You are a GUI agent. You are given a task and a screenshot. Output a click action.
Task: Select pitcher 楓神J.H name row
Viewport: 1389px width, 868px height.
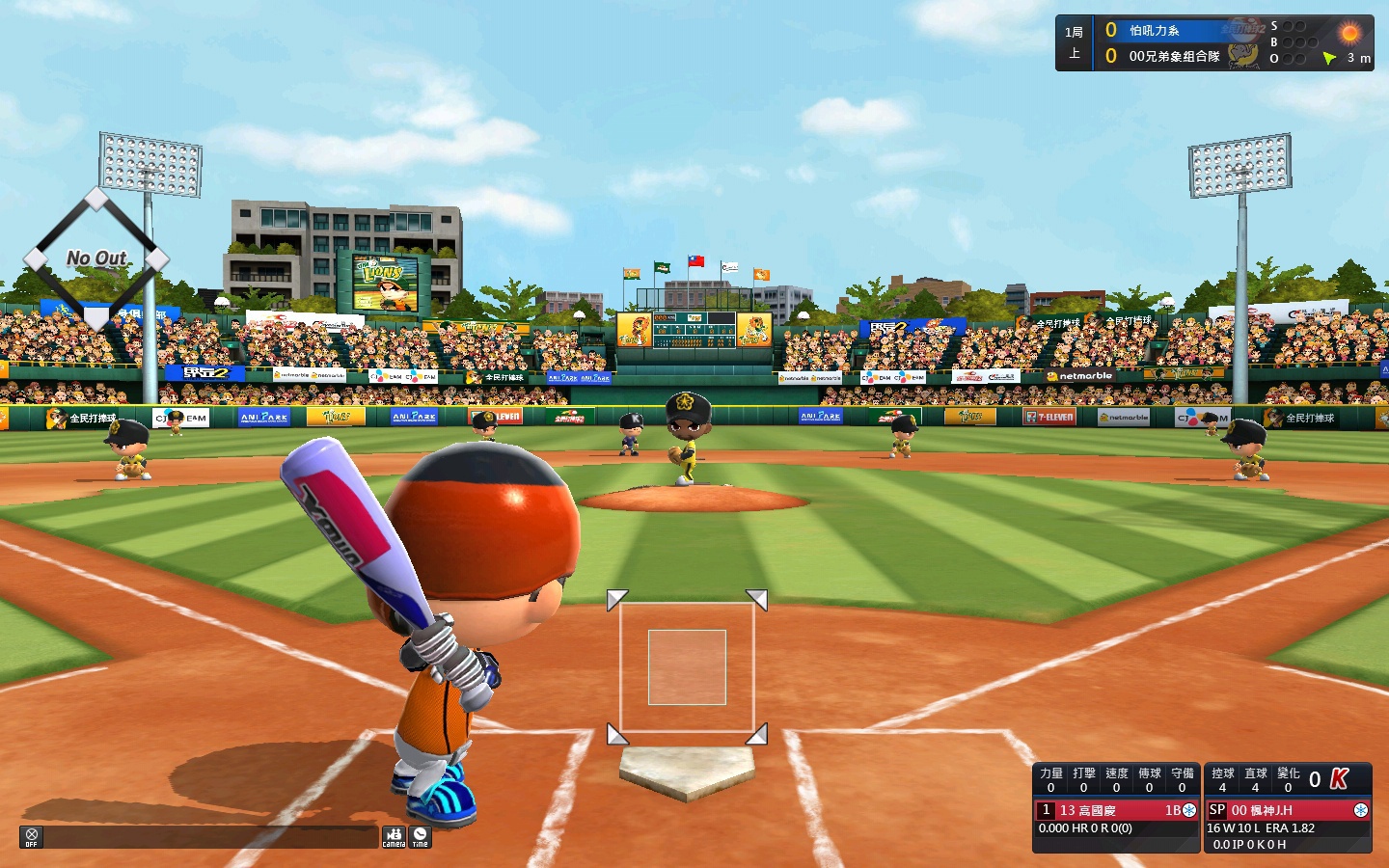[1287, 810]
